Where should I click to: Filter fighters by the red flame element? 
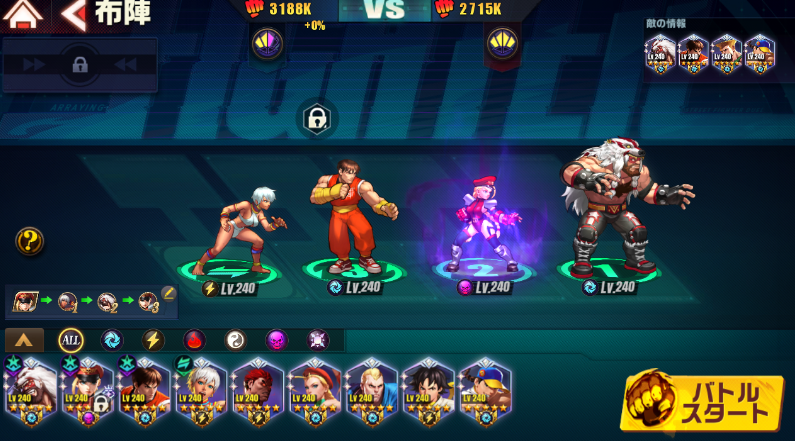[x=194, y=340]
